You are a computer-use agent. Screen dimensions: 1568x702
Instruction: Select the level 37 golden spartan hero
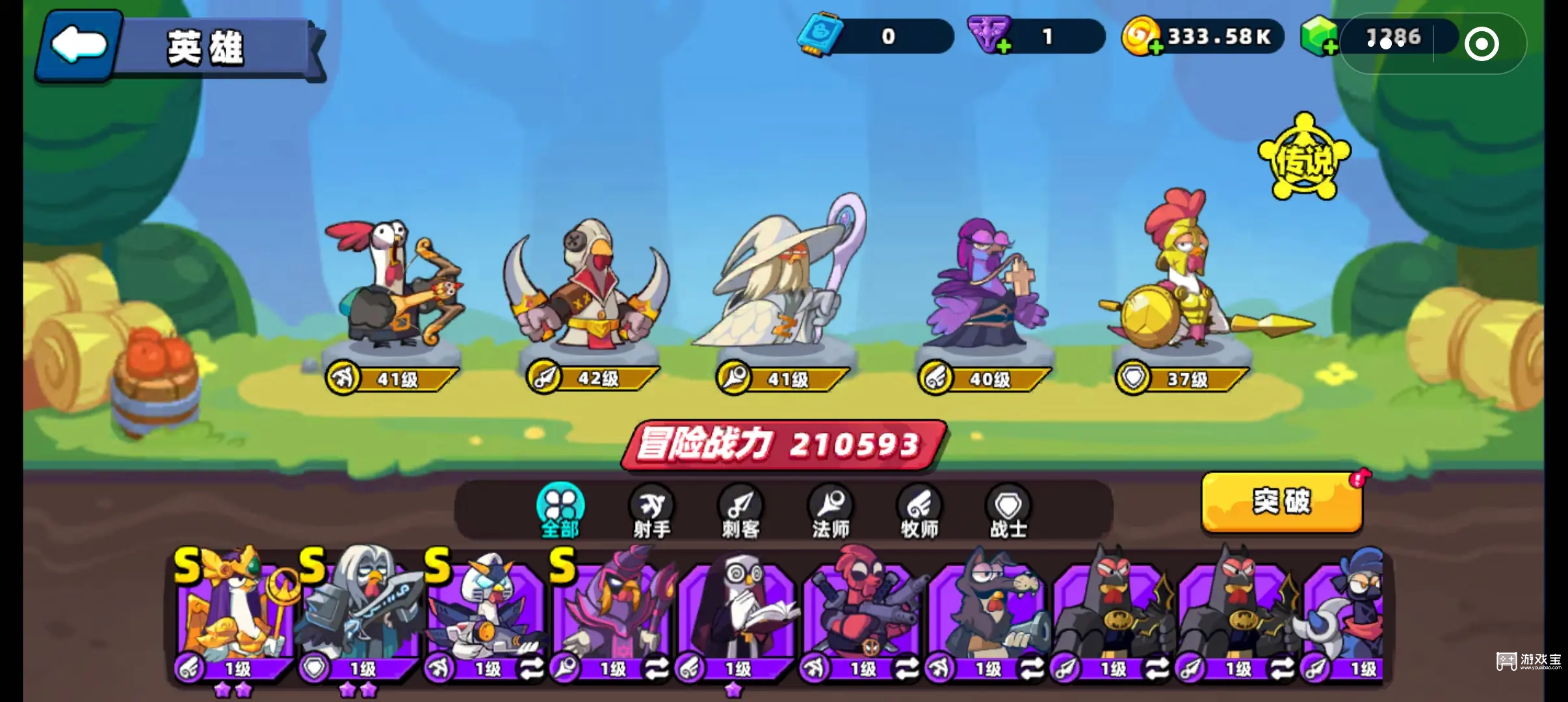pos(1183,279)
